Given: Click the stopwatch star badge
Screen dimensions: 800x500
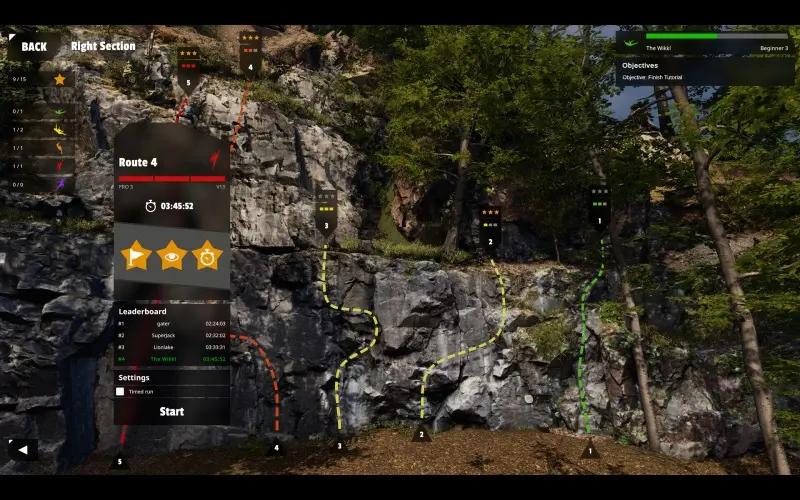Looking at the screenshot, I should coord(207,255).
